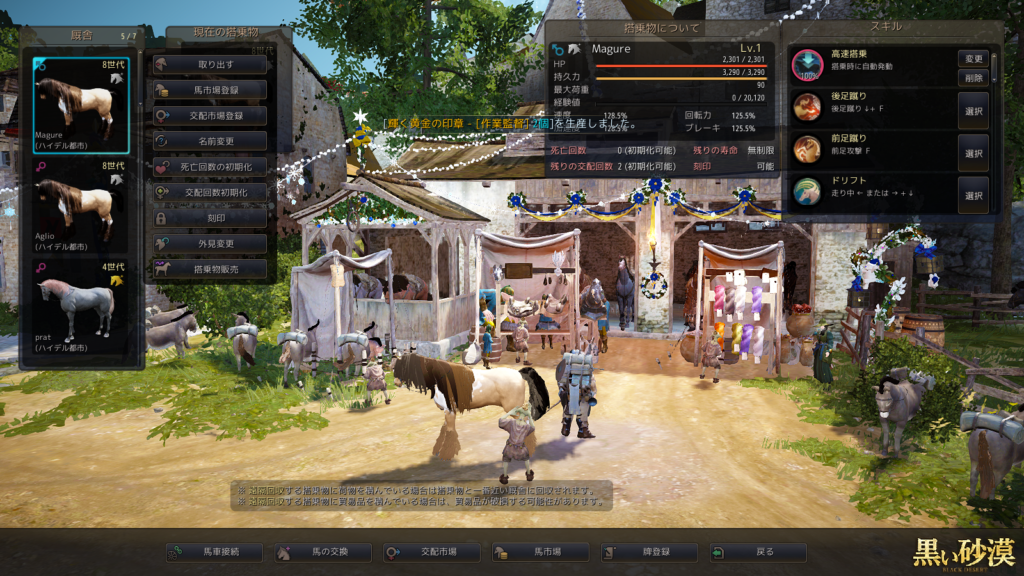This screenshot has width=1024, height=576.
Task: Click the 戻る back button
Action: pos(757,552)
